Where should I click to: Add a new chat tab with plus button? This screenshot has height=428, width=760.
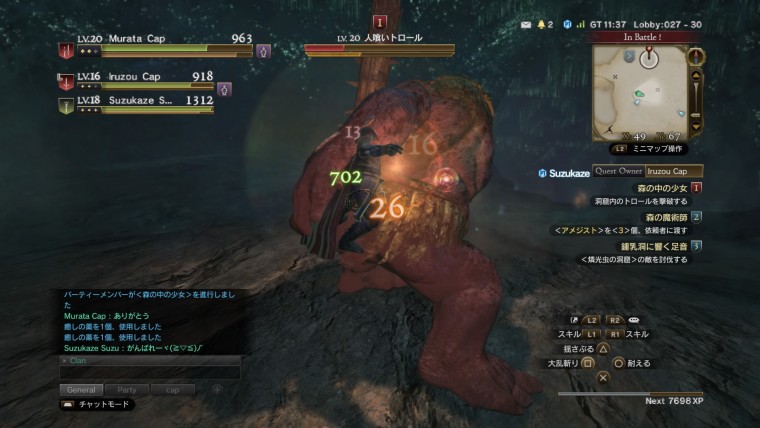click(217, 389)
